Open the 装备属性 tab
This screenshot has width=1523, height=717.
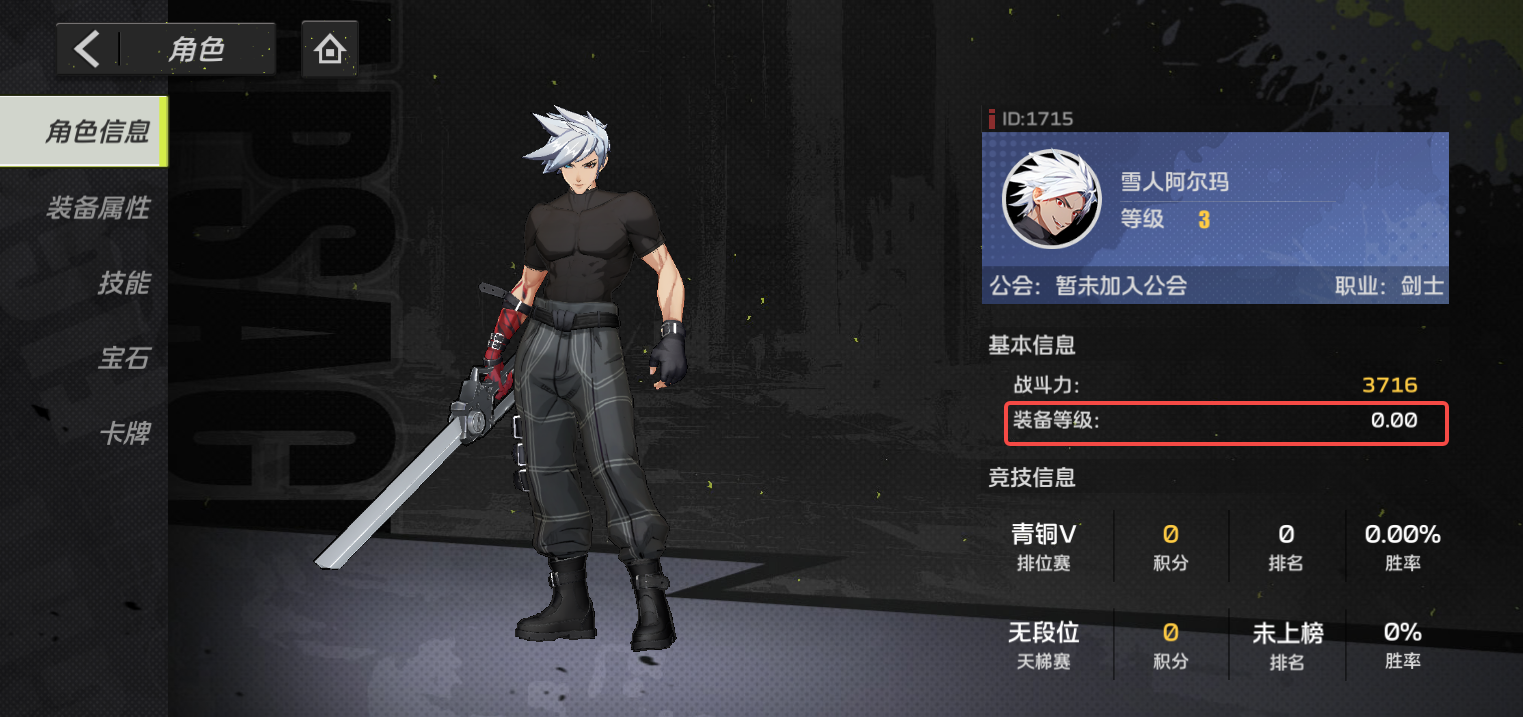98,208
